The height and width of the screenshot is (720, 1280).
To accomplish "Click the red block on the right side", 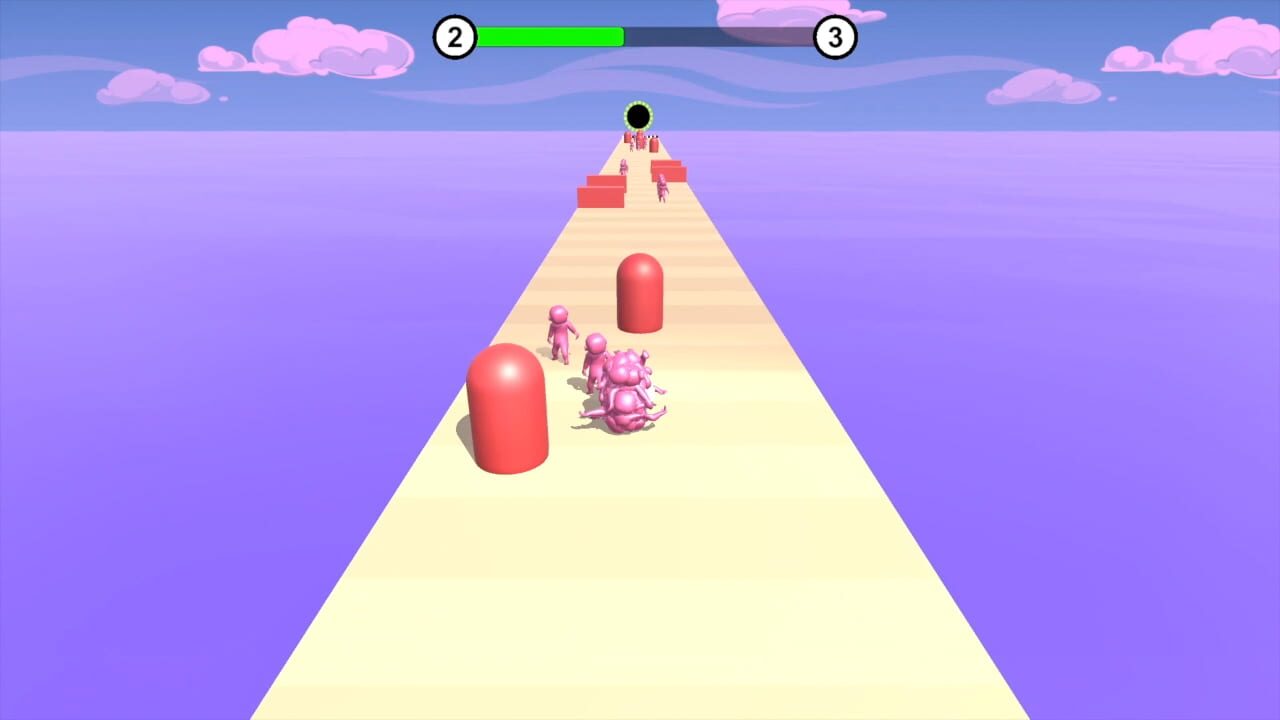I will pyautogui.click(x=668, y=172).
